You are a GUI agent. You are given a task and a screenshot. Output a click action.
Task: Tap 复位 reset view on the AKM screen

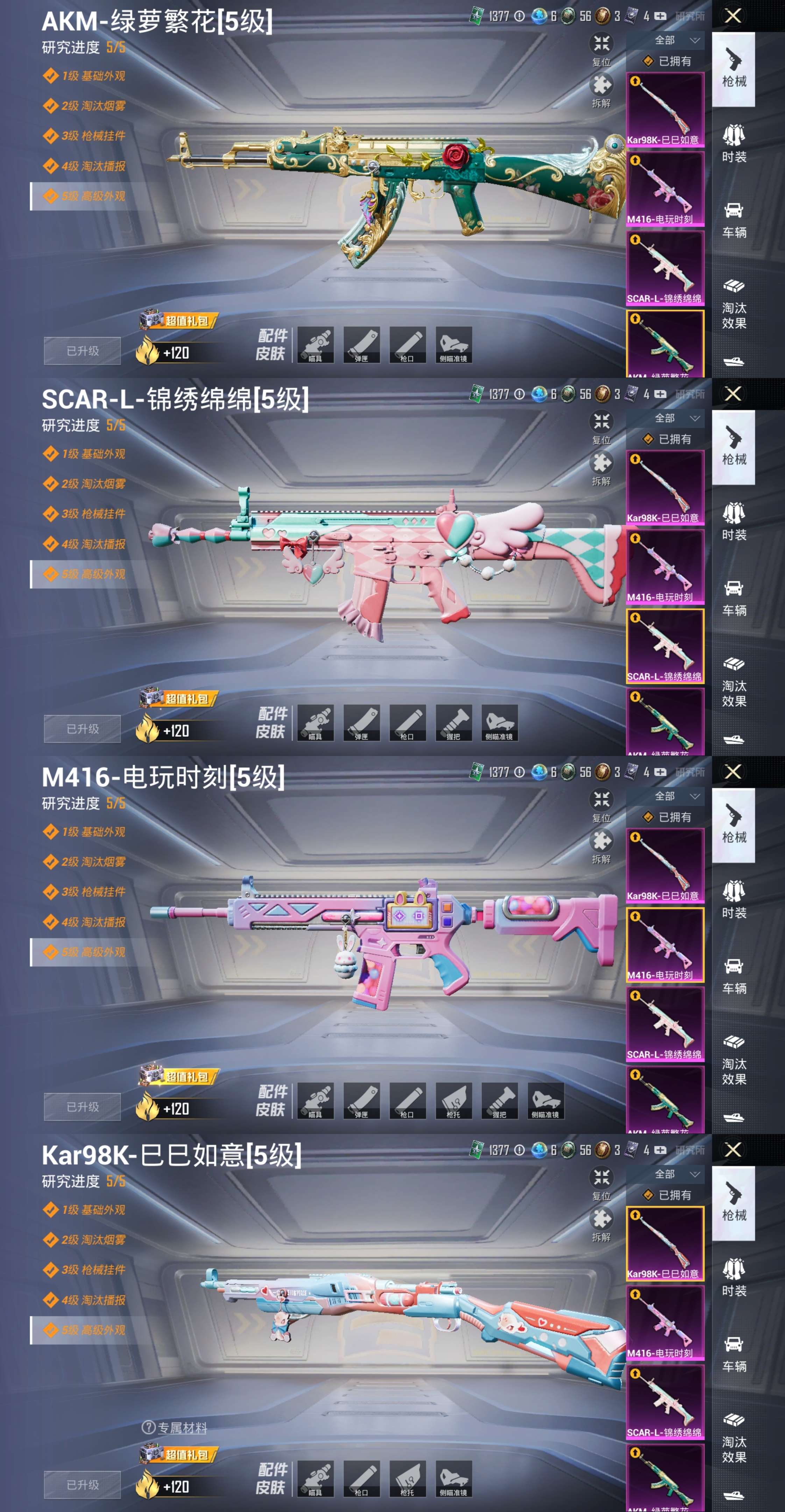[x=601, y=49]
